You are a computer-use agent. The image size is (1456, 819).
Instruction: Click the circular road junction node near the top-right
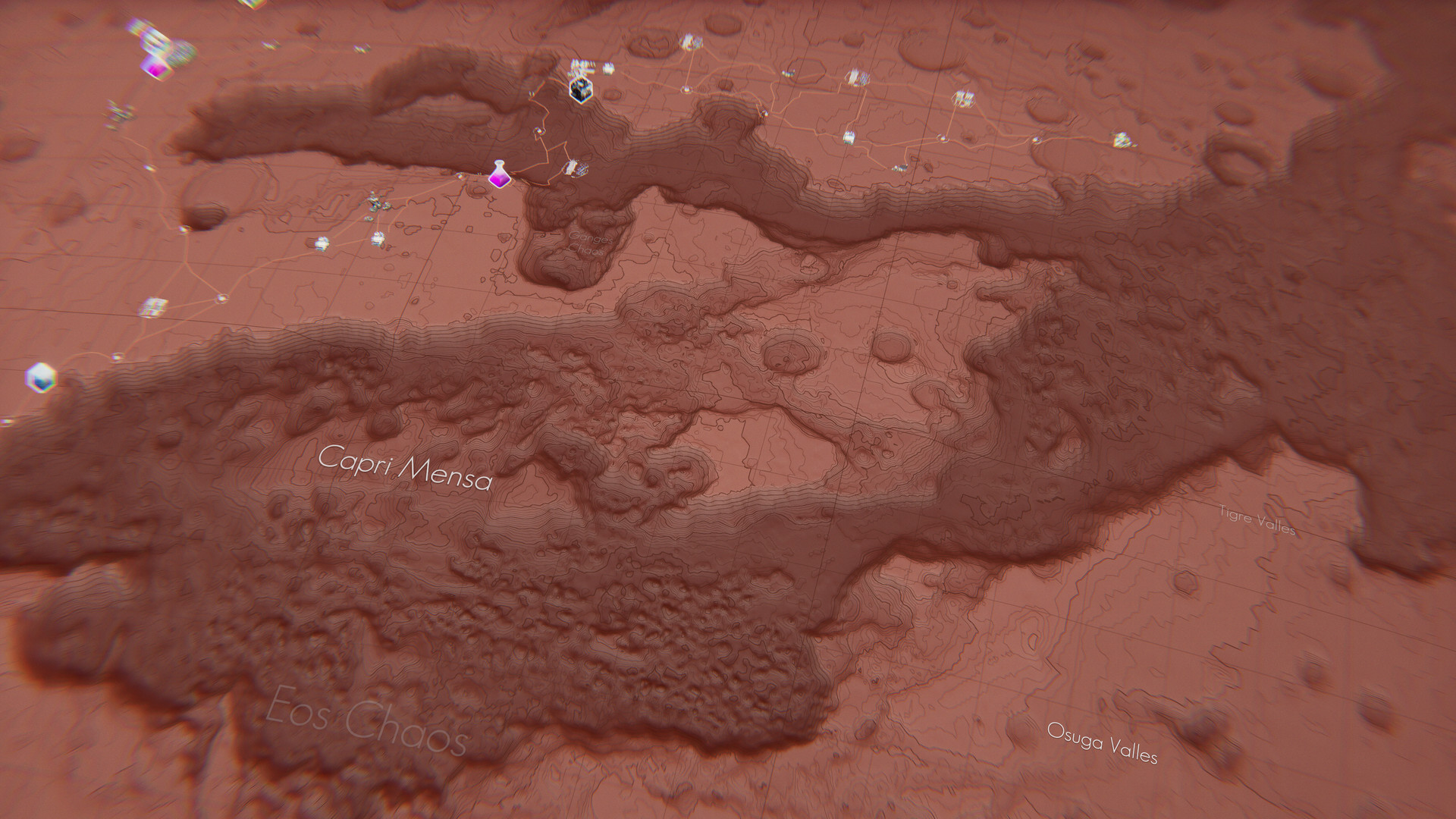(x=943, y=138)
